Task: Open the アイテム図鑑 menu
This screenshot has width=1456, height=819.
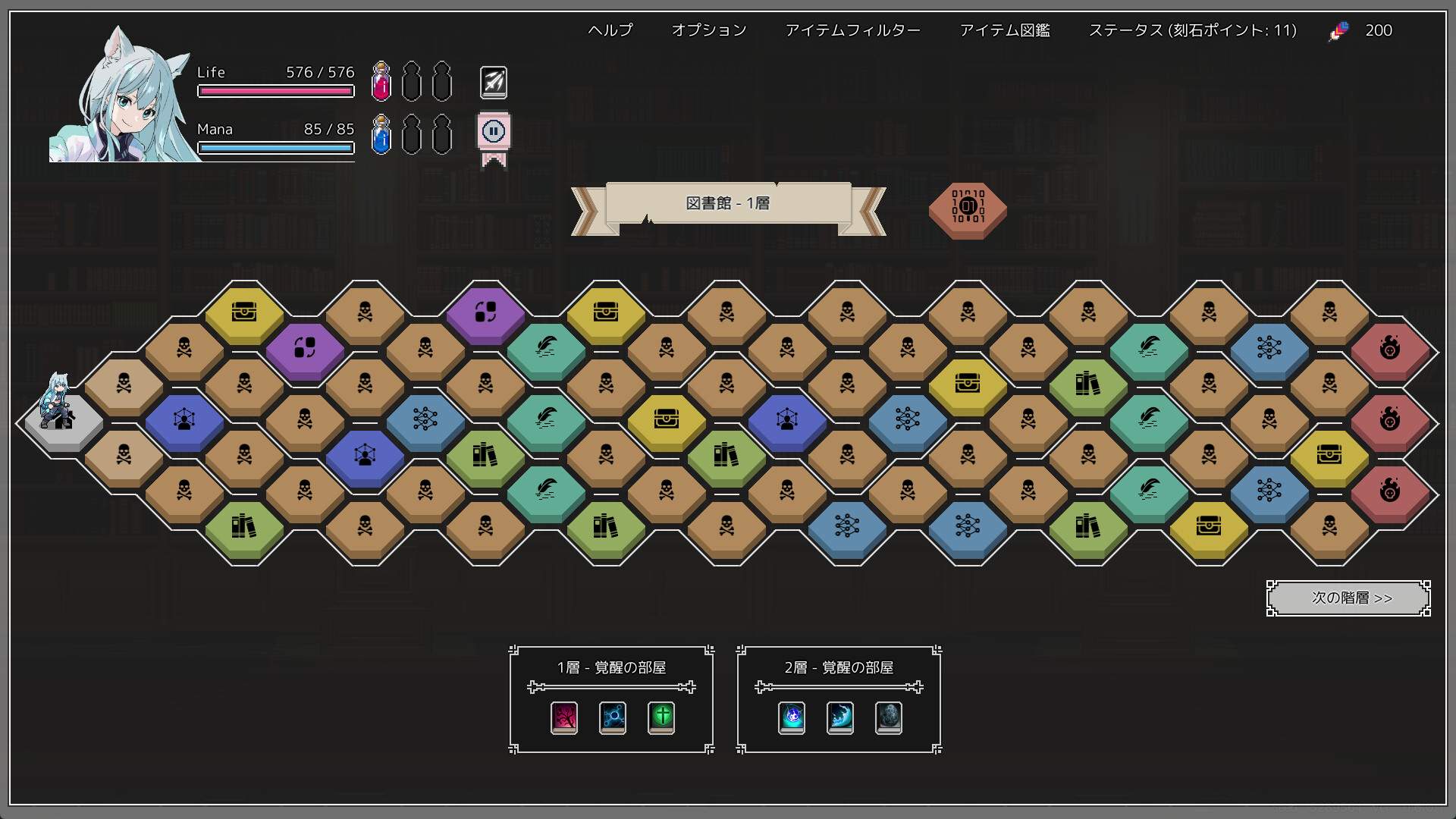Action: pyautogui.click(x=1005, y=30)
